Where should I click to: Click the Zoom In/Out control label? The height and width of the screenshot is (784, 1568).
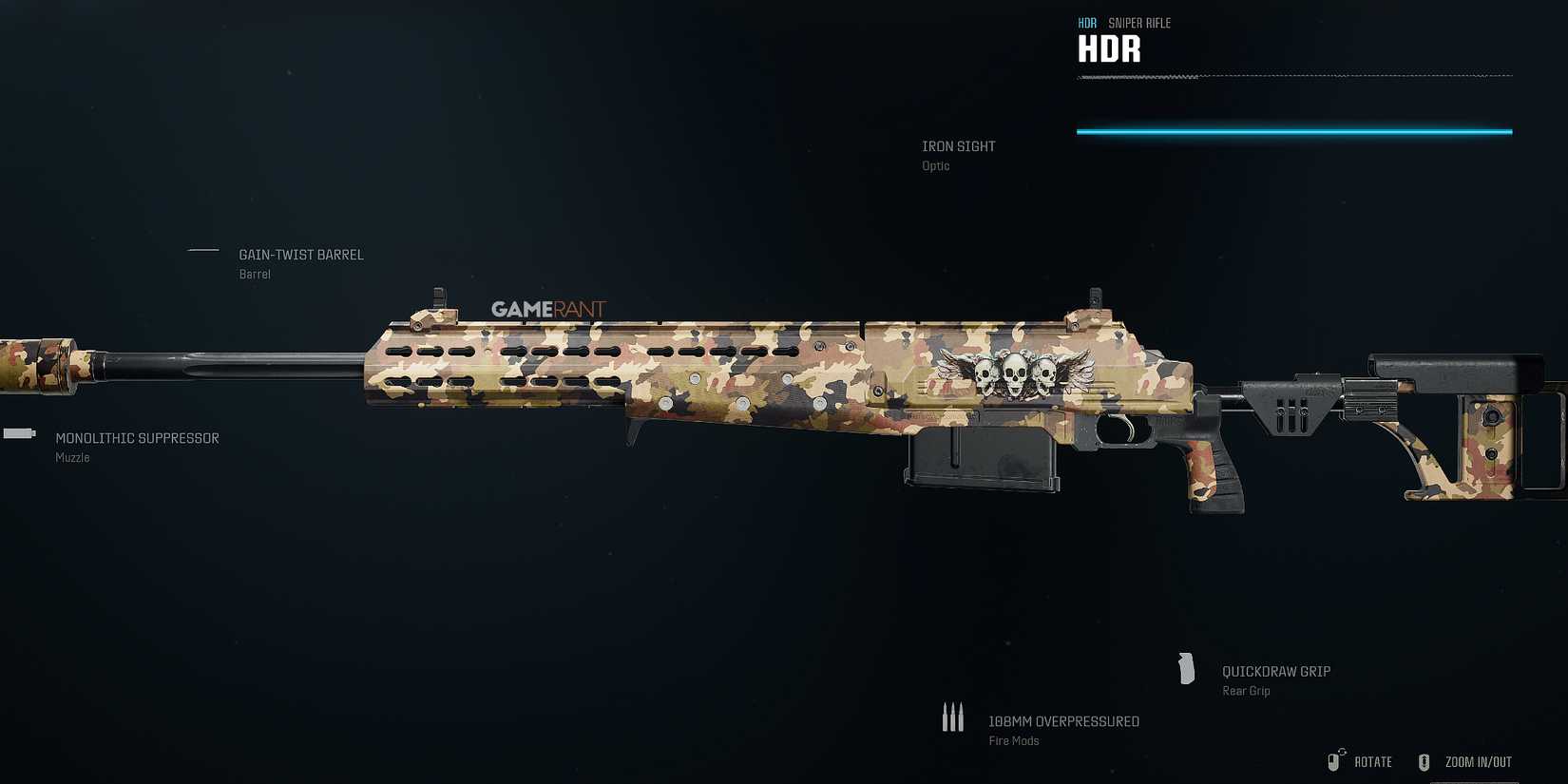[1477, 761]
